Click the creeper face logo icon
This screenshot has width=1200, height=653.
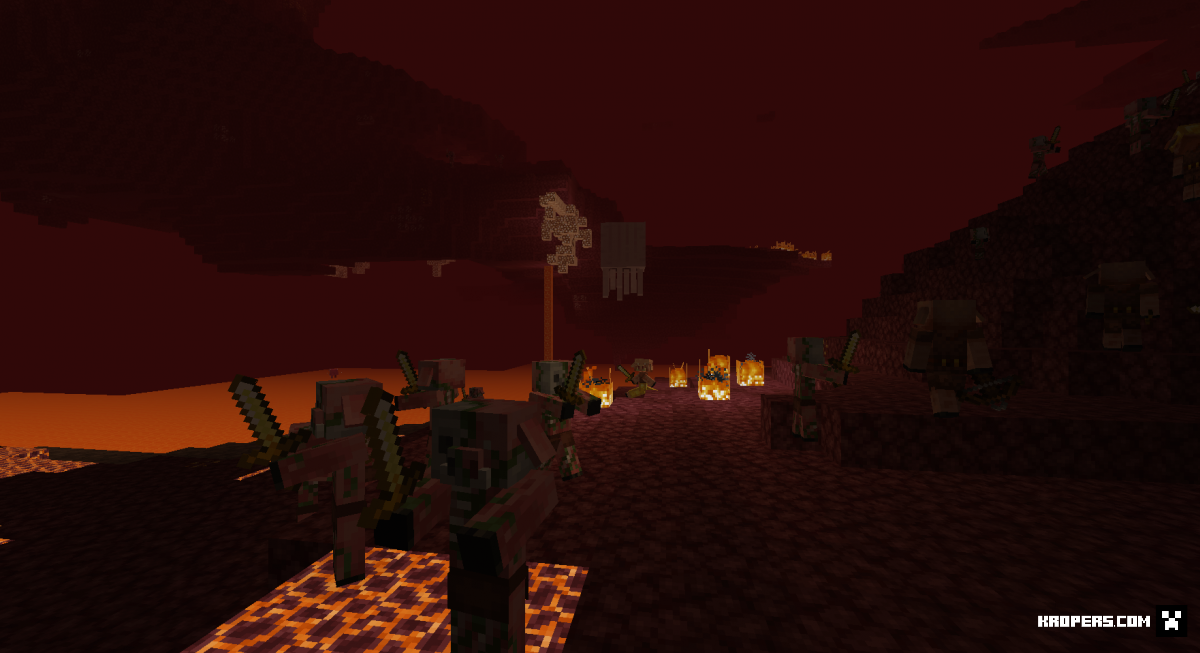click(x=1171, y=621)
